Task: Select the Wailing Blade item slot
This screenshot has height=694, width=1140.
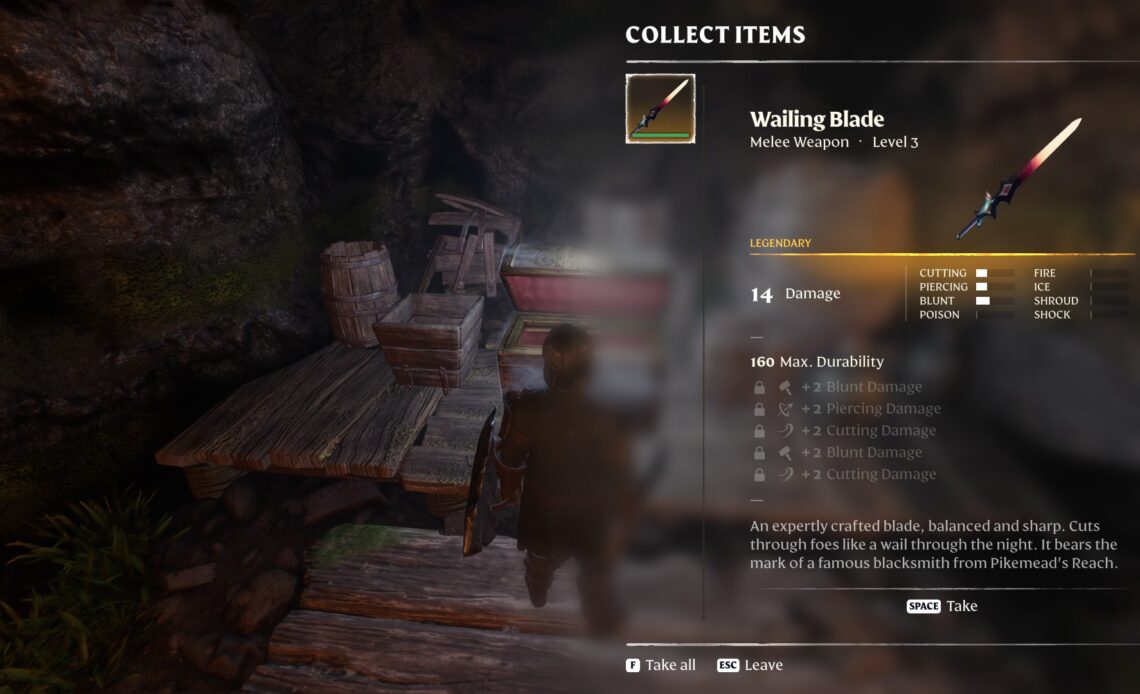Action: 660,108
